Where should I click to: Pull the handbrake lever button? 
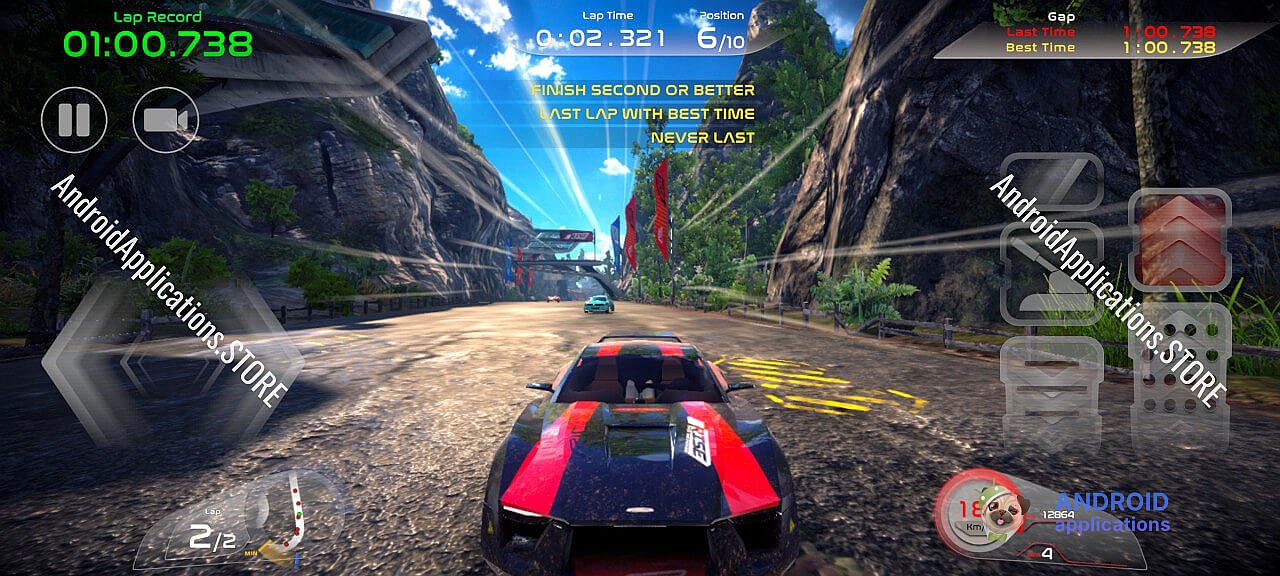coord(1051,273)
